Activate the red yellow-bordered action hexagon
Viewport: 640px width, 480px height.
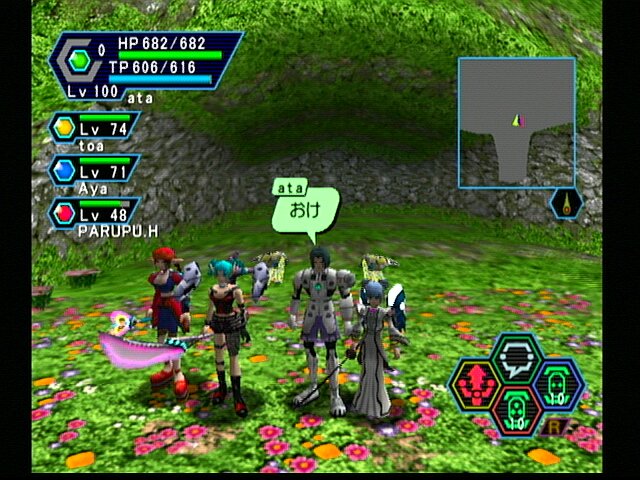(475, 384)
